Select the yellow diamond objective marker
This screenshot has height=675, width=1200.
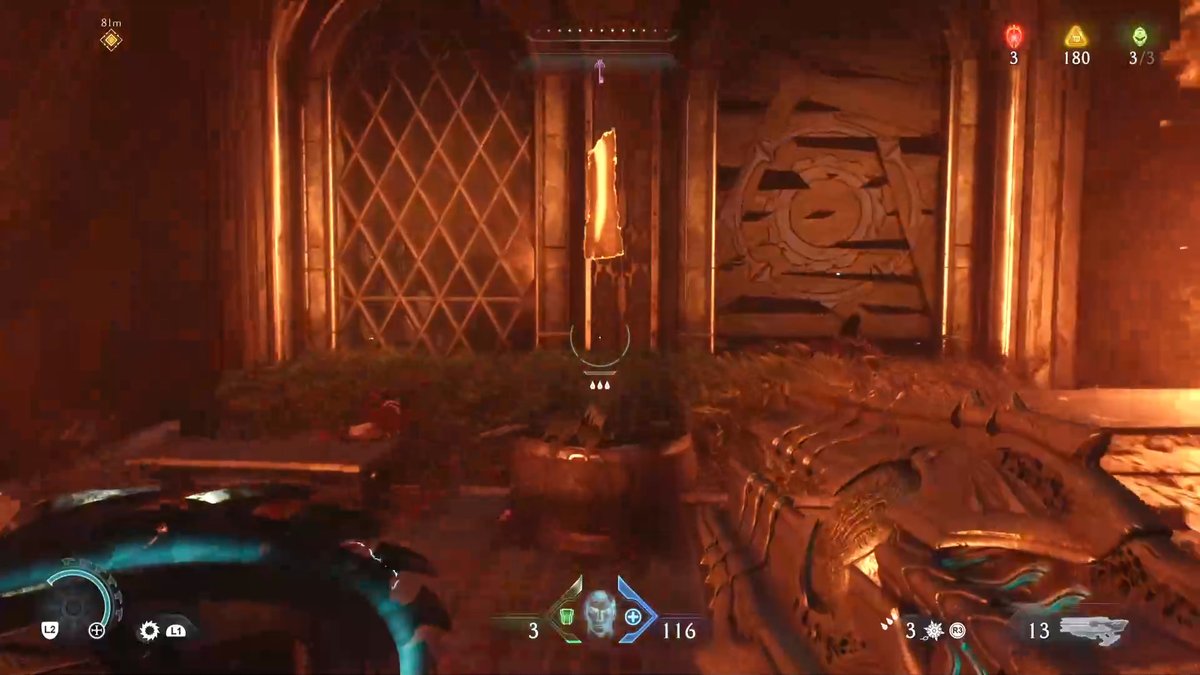point(111,41)
